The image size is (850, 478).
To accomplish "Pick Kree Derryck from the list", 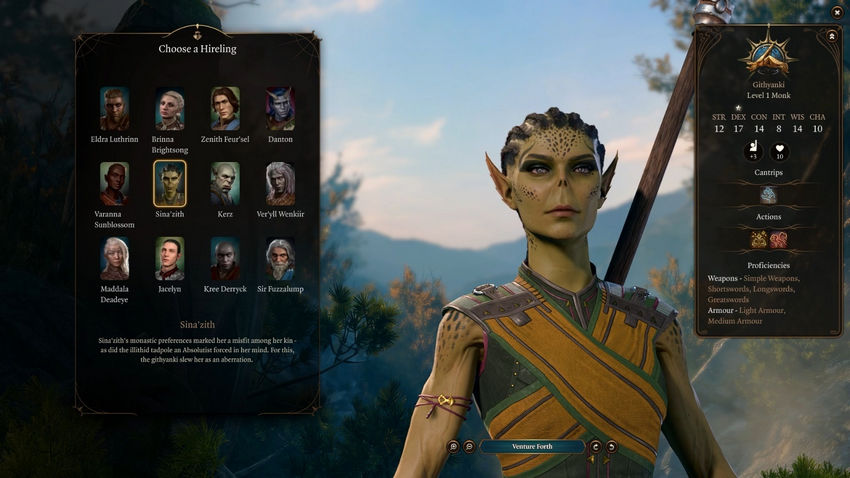I will (225, 259).
